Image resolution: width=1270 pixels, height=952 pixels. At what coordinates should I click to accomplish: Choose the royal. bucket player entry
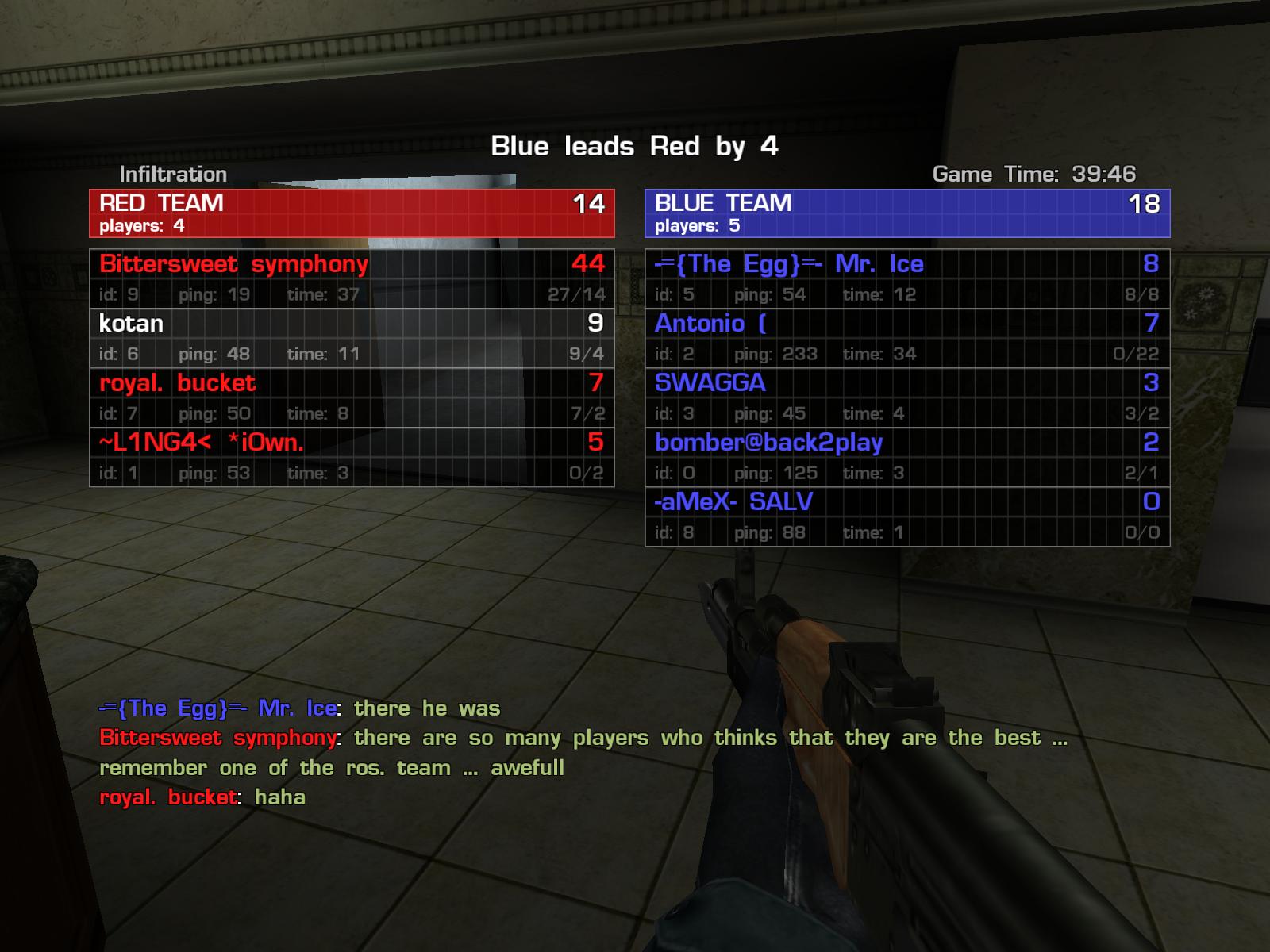(x=352, y=397)
